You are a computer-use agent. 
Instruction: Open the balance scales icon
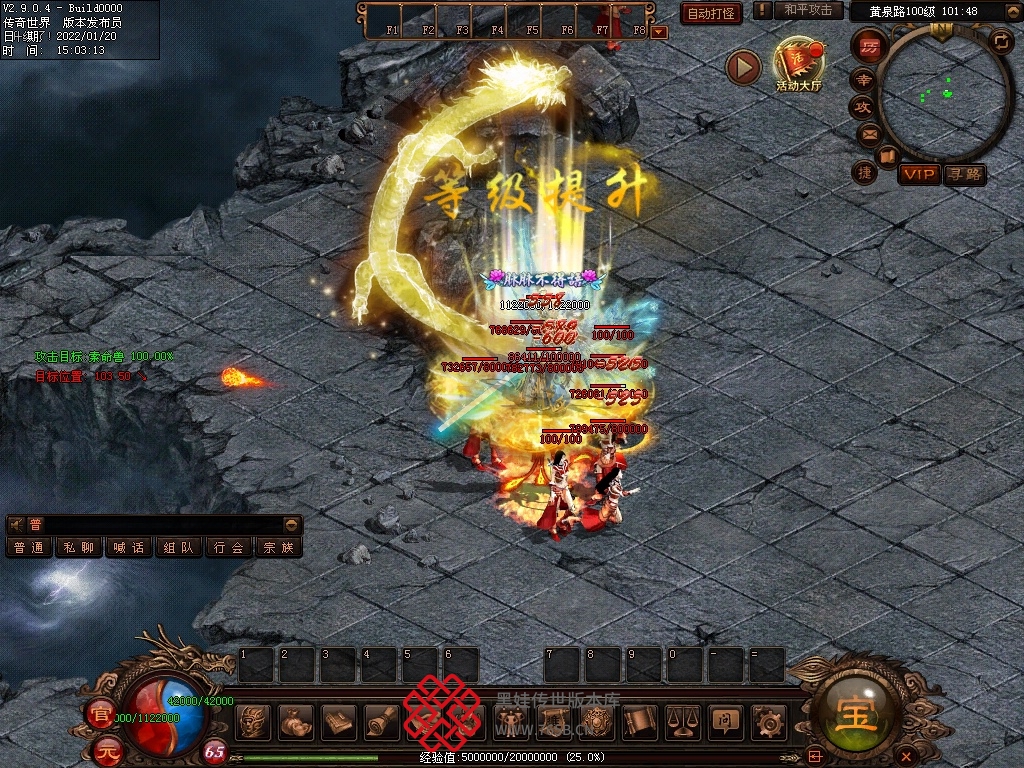[682, 721]
